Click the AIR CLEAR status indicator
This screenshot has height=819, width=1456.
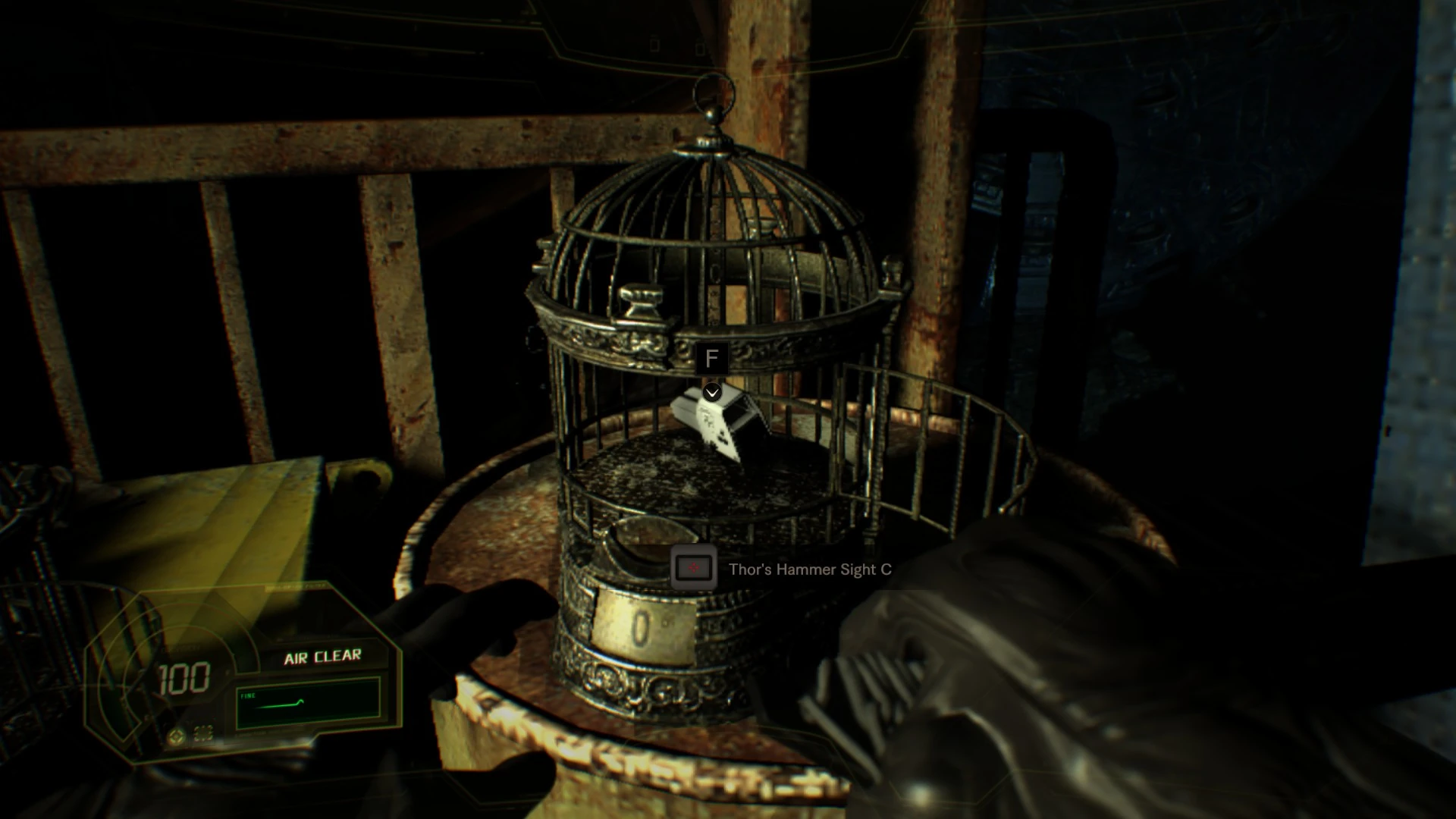point(325,656)
